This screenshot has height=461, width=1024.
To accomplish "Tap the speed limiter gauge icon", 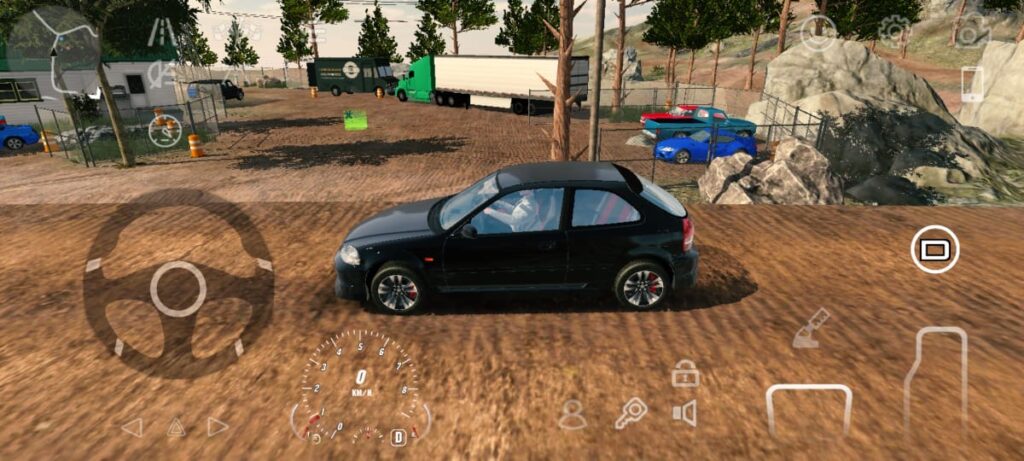I will (165, 128).
